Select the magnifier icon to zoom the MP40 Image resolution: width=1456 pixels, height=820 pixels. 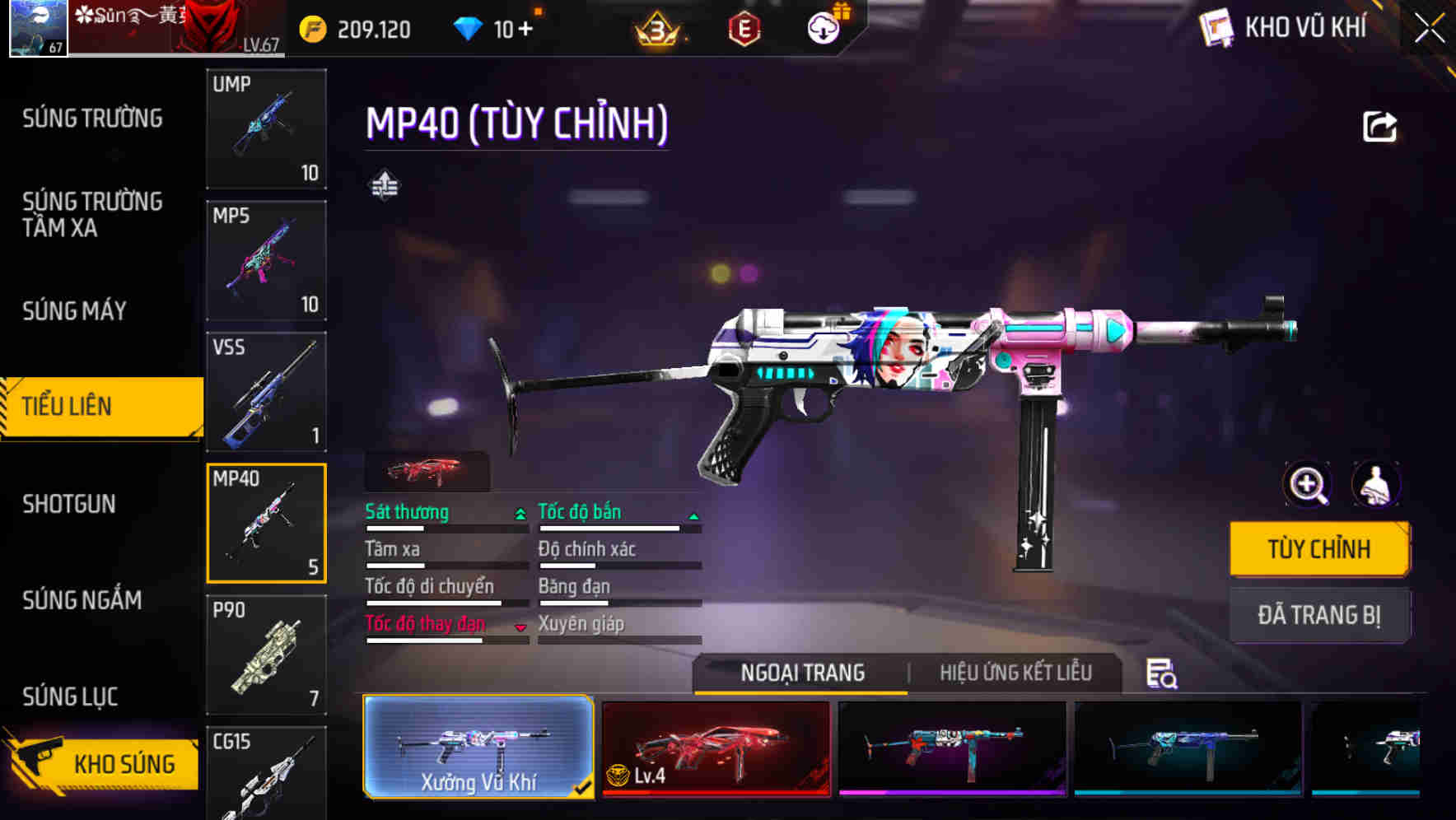(1308, 485)
